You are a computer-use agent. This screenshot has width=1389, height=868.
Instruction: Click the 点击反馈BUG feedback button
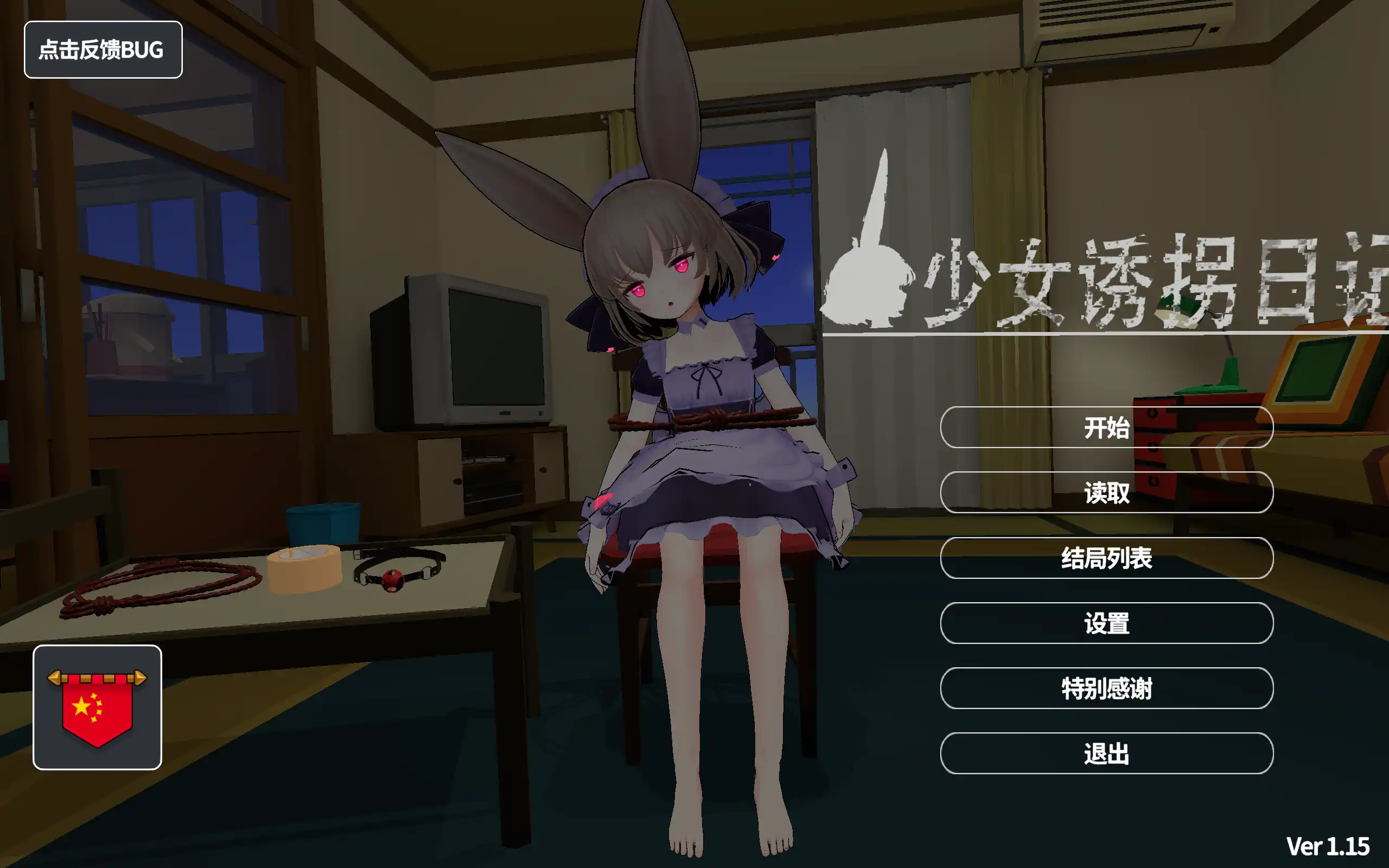pos(102,50)
